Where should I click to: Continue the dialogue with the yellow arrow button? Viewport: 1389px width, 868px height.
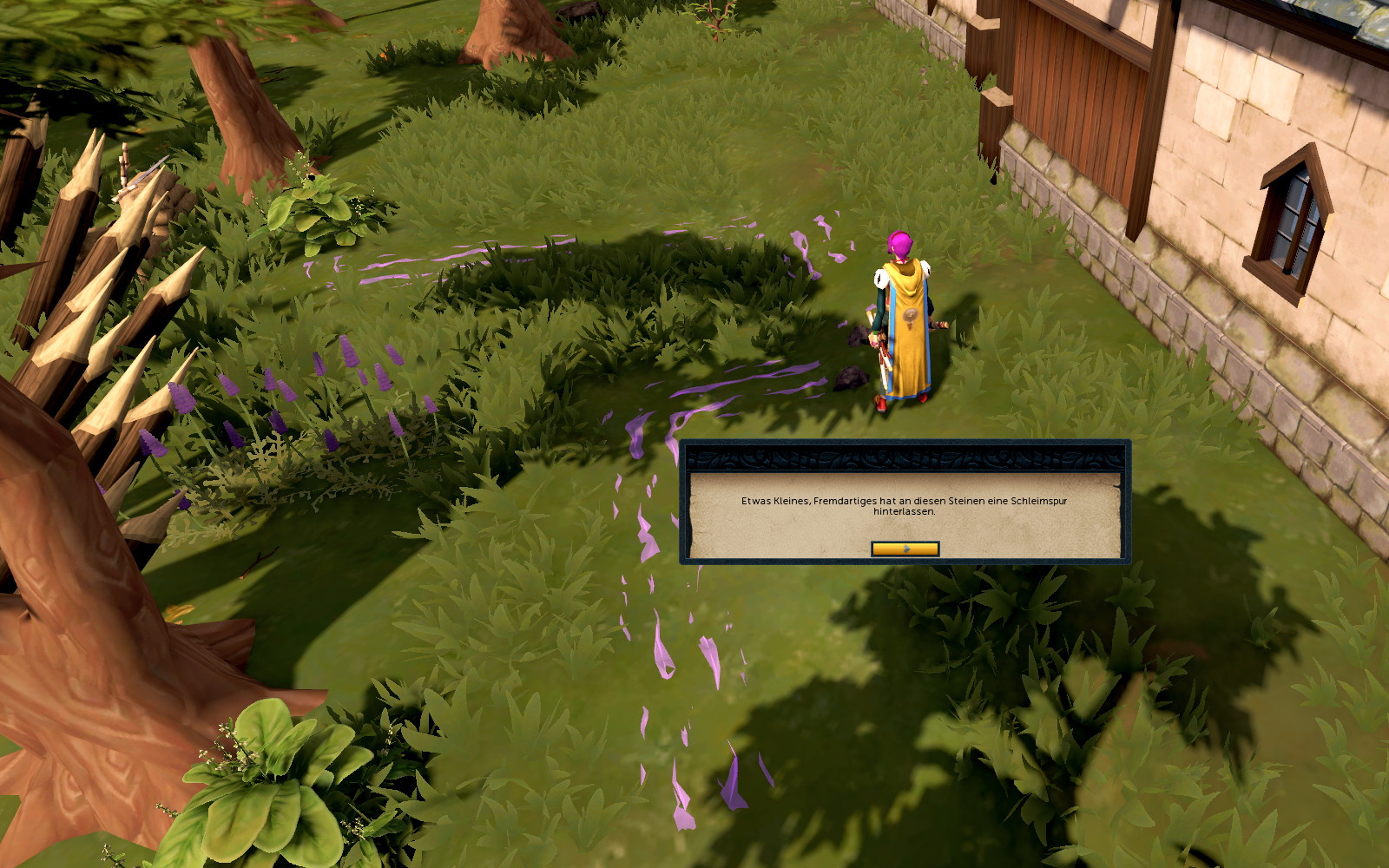(905, 549)
